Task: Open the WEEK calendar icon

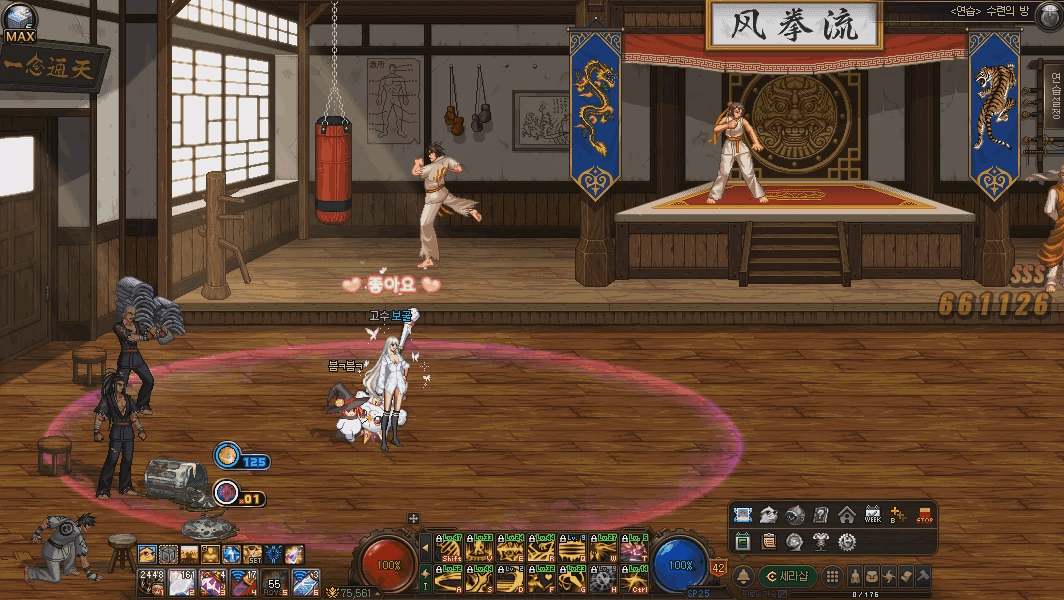Action: (x=872, y=515)
